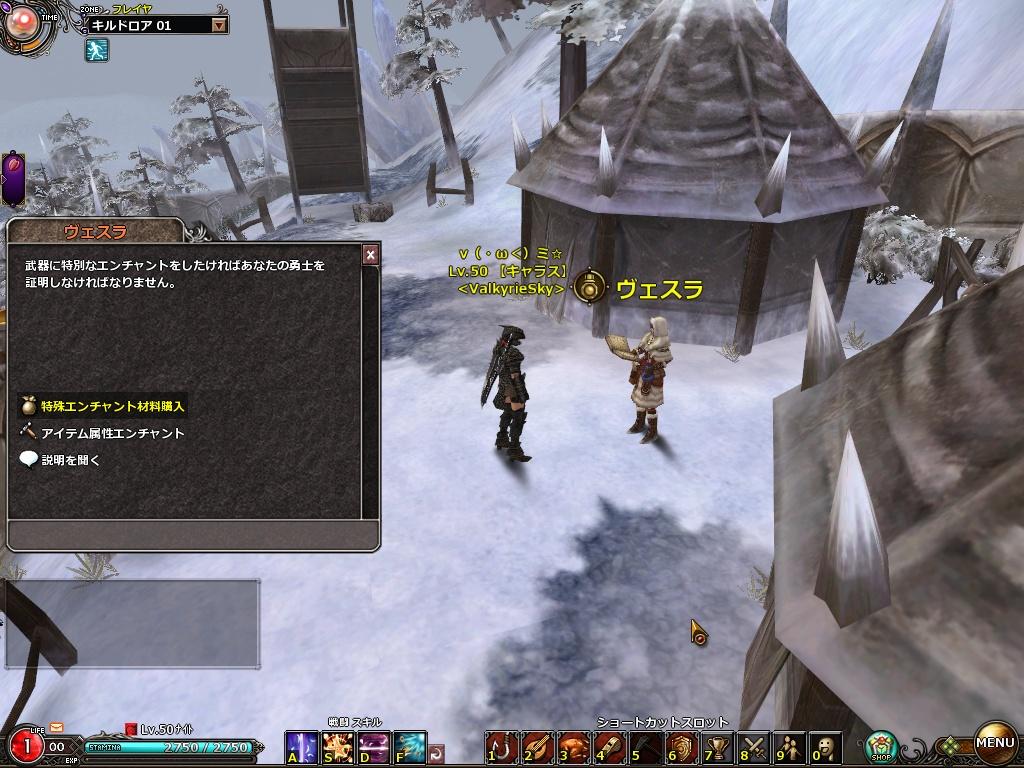Viewport: 1024px width, 768px height.
Task: Open the キルドロア 01 zone dropdown
Action: pyautogui.click(x=219, y=25)
